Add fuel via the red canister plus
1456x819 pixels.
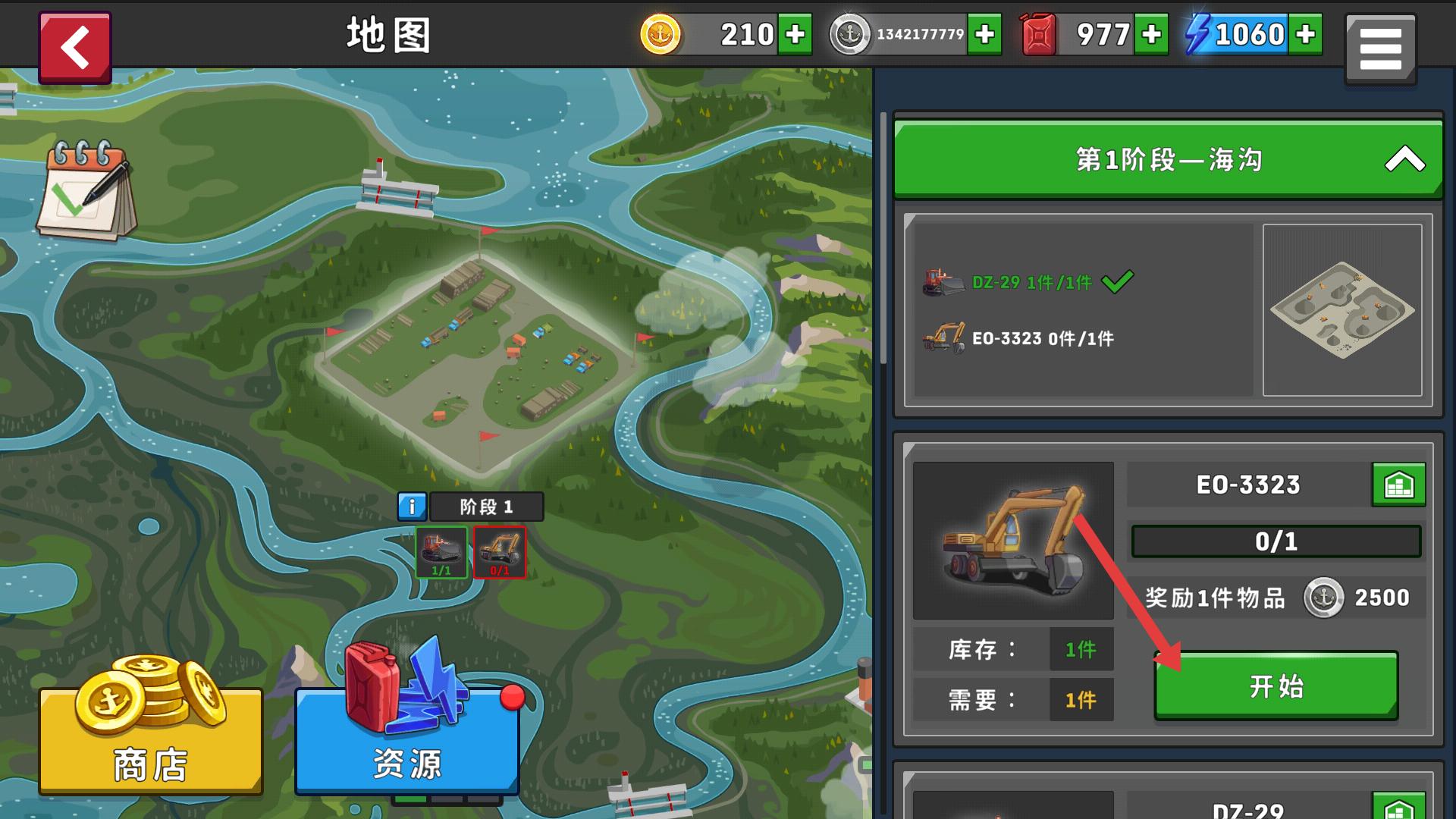point(1151,33)
